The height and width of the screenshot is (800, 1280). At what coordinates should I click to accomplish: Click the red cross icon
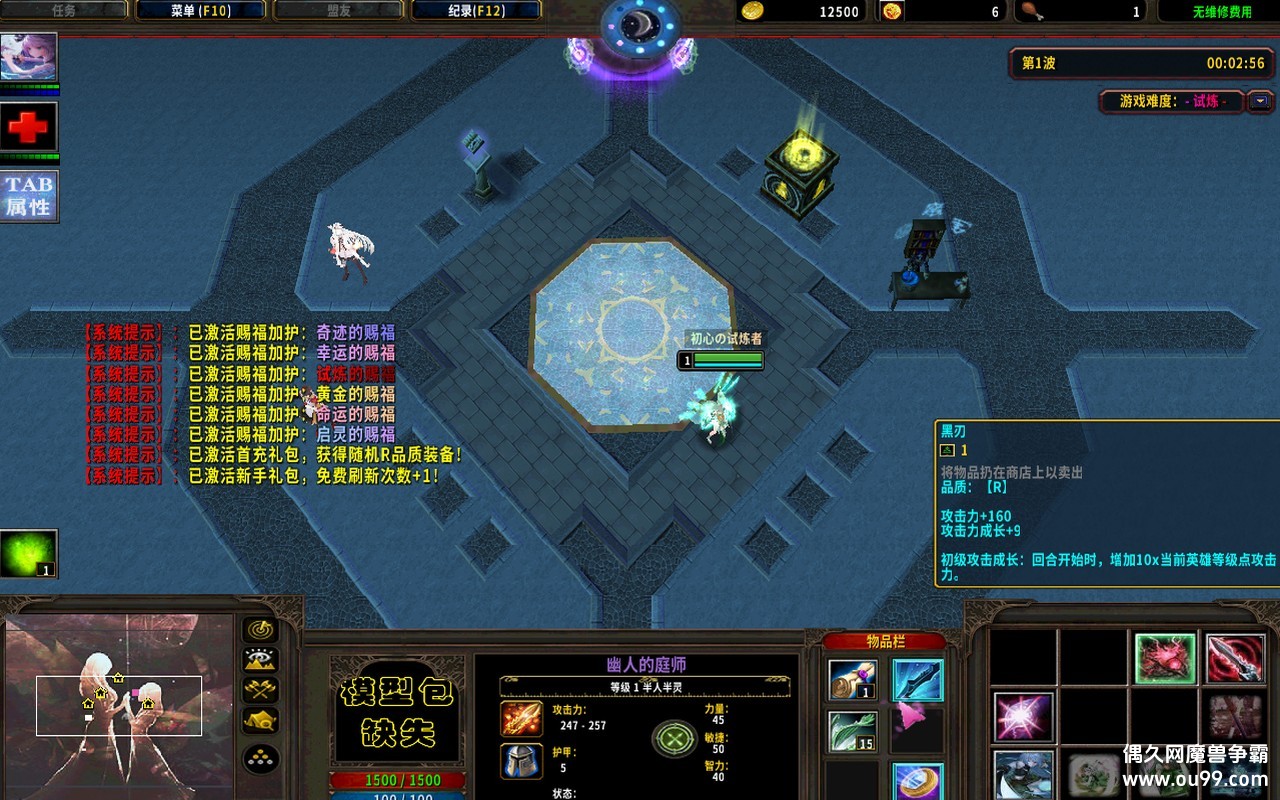pyautogui.click(x=29, y=127)
